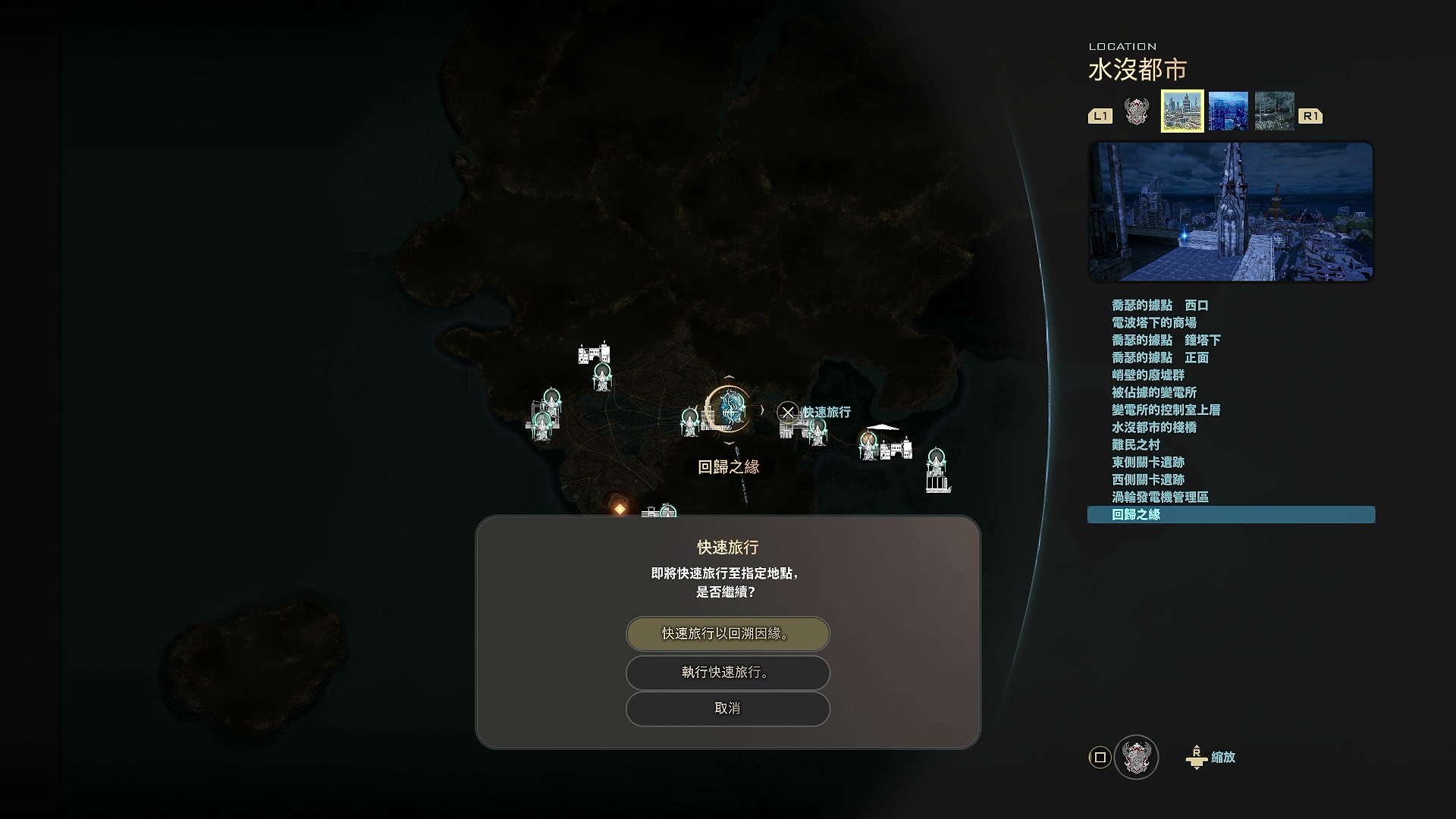Choose 快速旅行以回溯因緣 option
The height and width of the screenshot is (819, 1456).
[727, 634]
